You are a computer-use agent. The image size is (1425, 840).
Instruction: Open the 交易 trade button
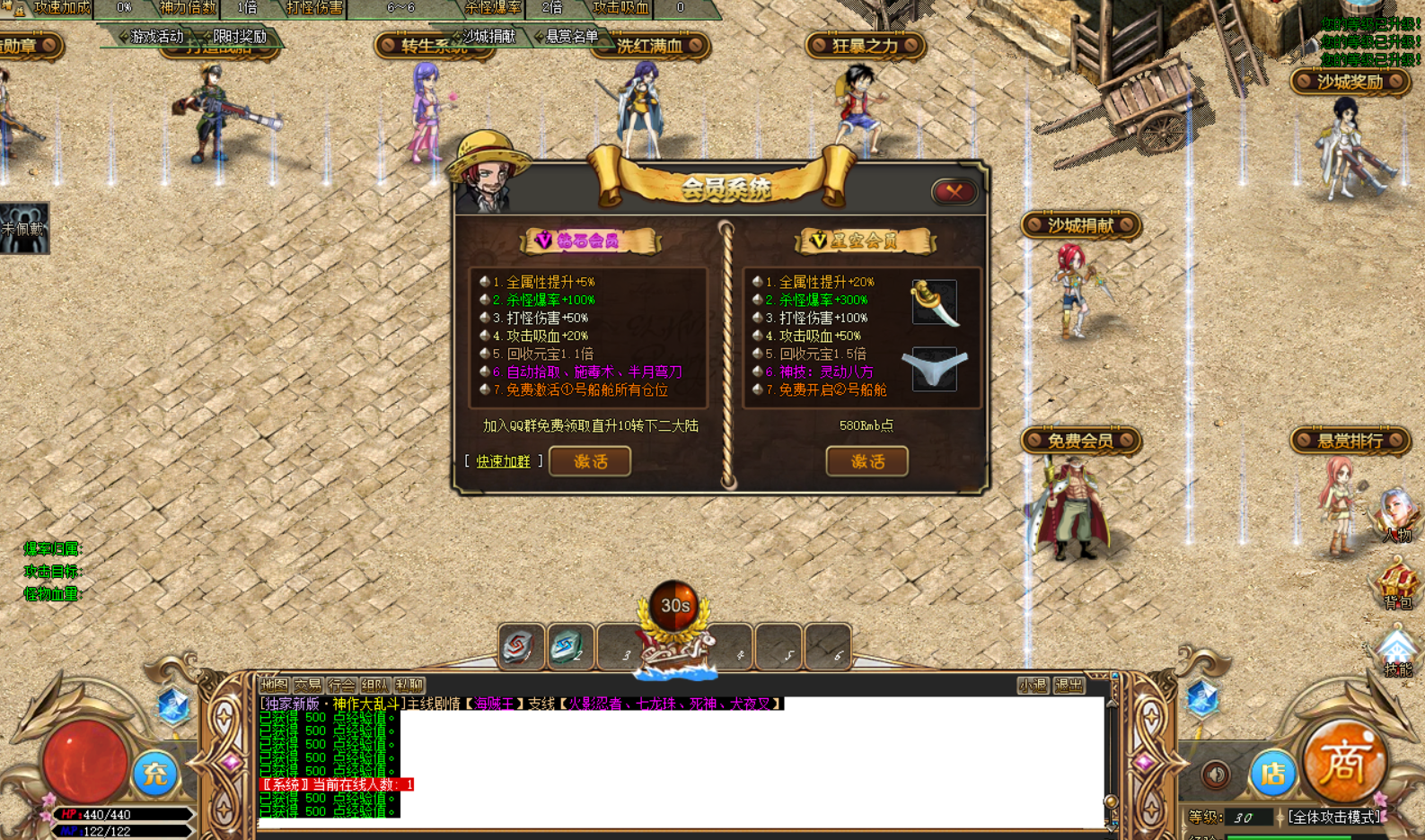(x=308, y=685)
